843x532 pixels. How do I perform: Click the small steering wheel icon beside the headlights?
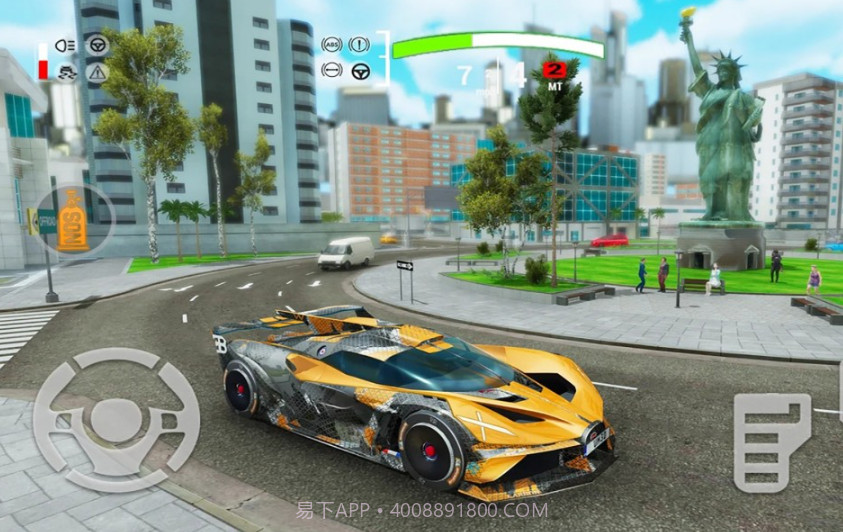click(x=98, y=45)
